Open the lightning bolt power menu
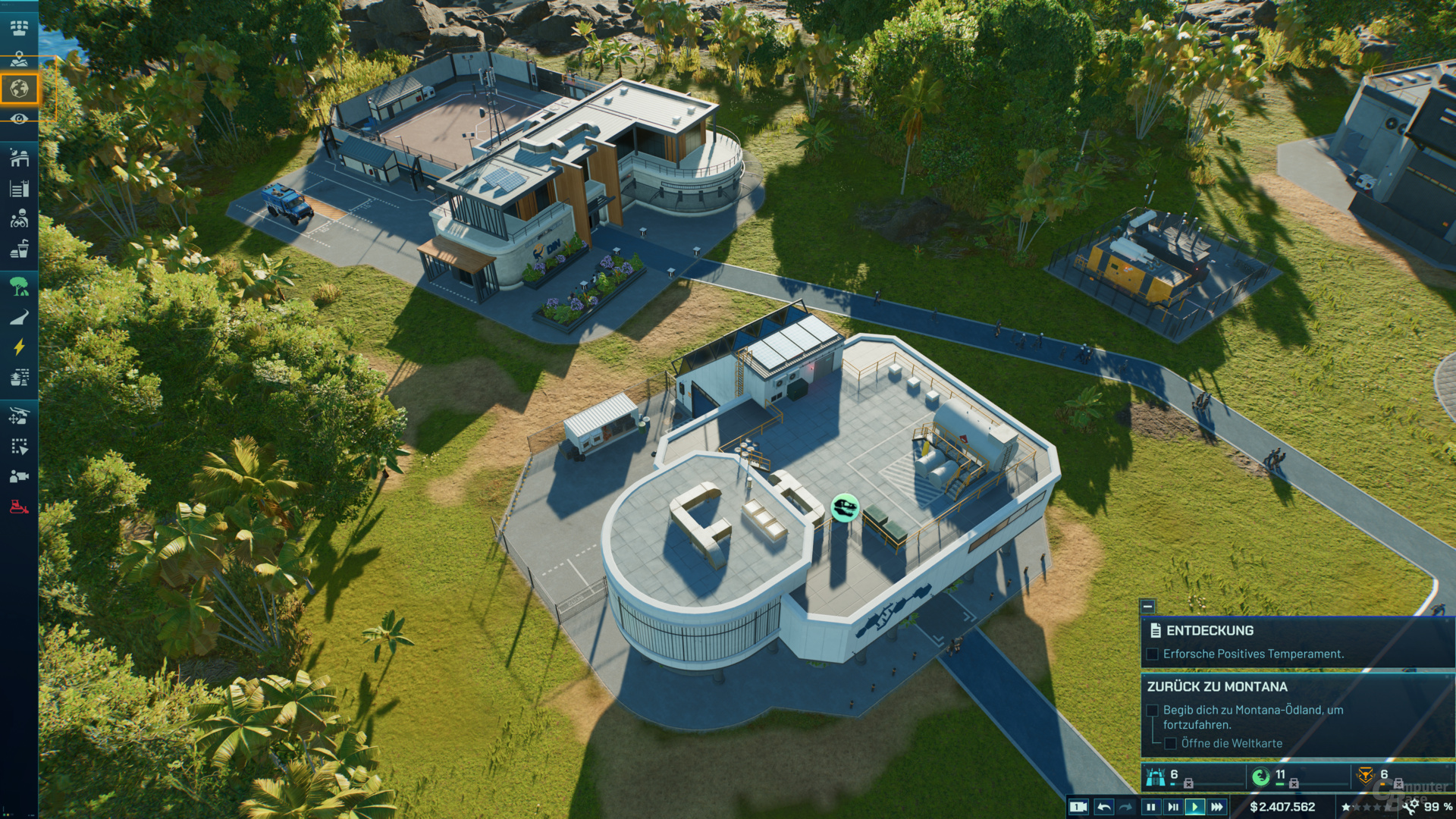Screen dimensions: 1456x819 20,347
